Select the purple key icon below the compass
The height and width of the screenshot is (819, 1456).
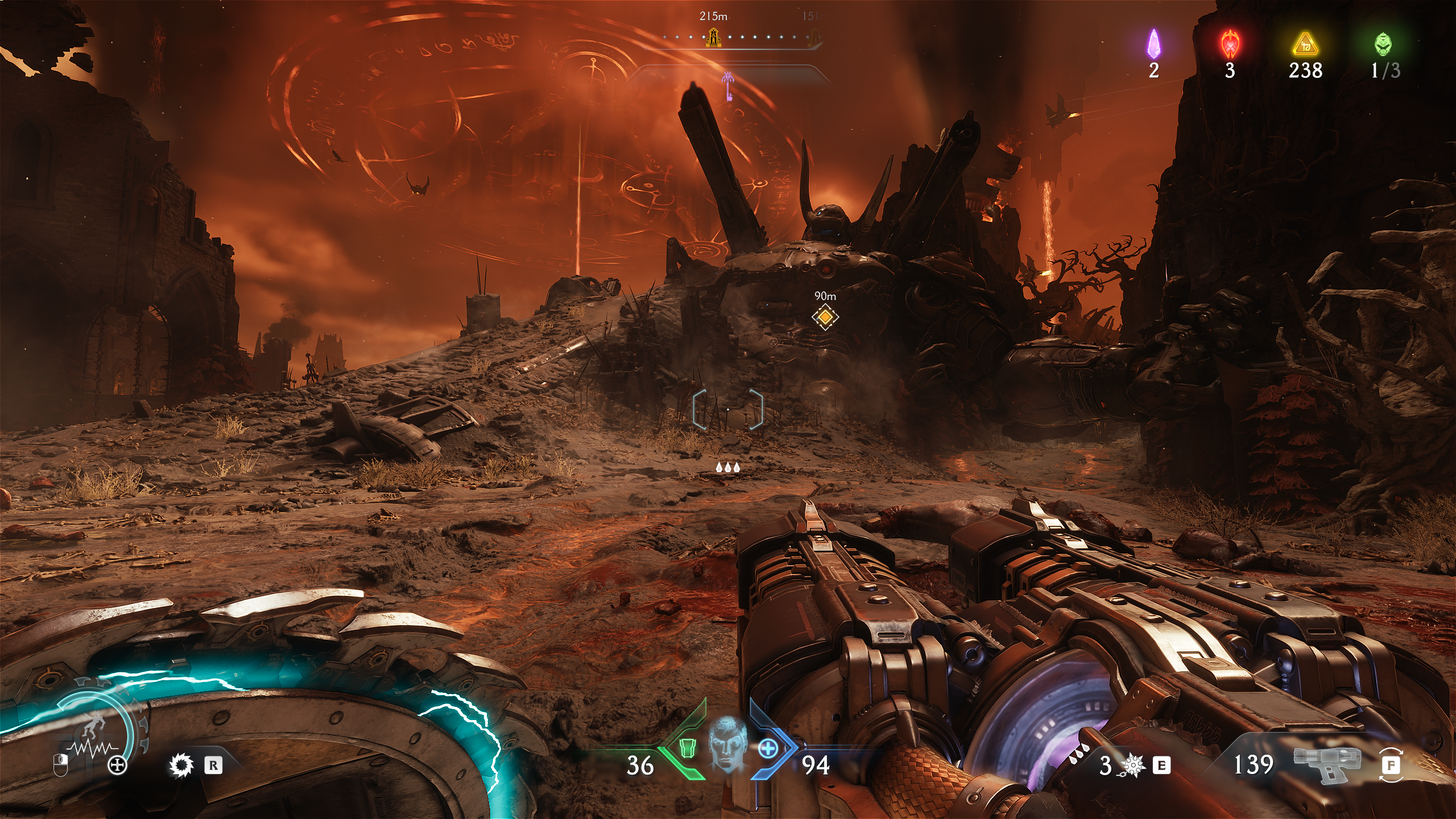point(727,86)
